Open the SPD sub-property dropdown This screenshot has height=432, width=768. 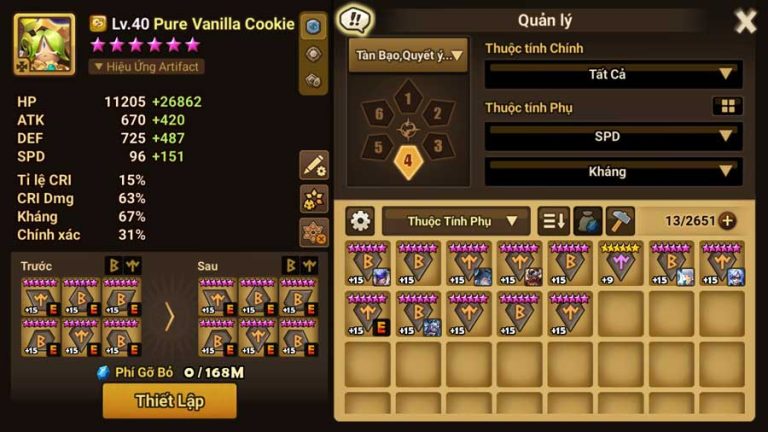(613, 136)
